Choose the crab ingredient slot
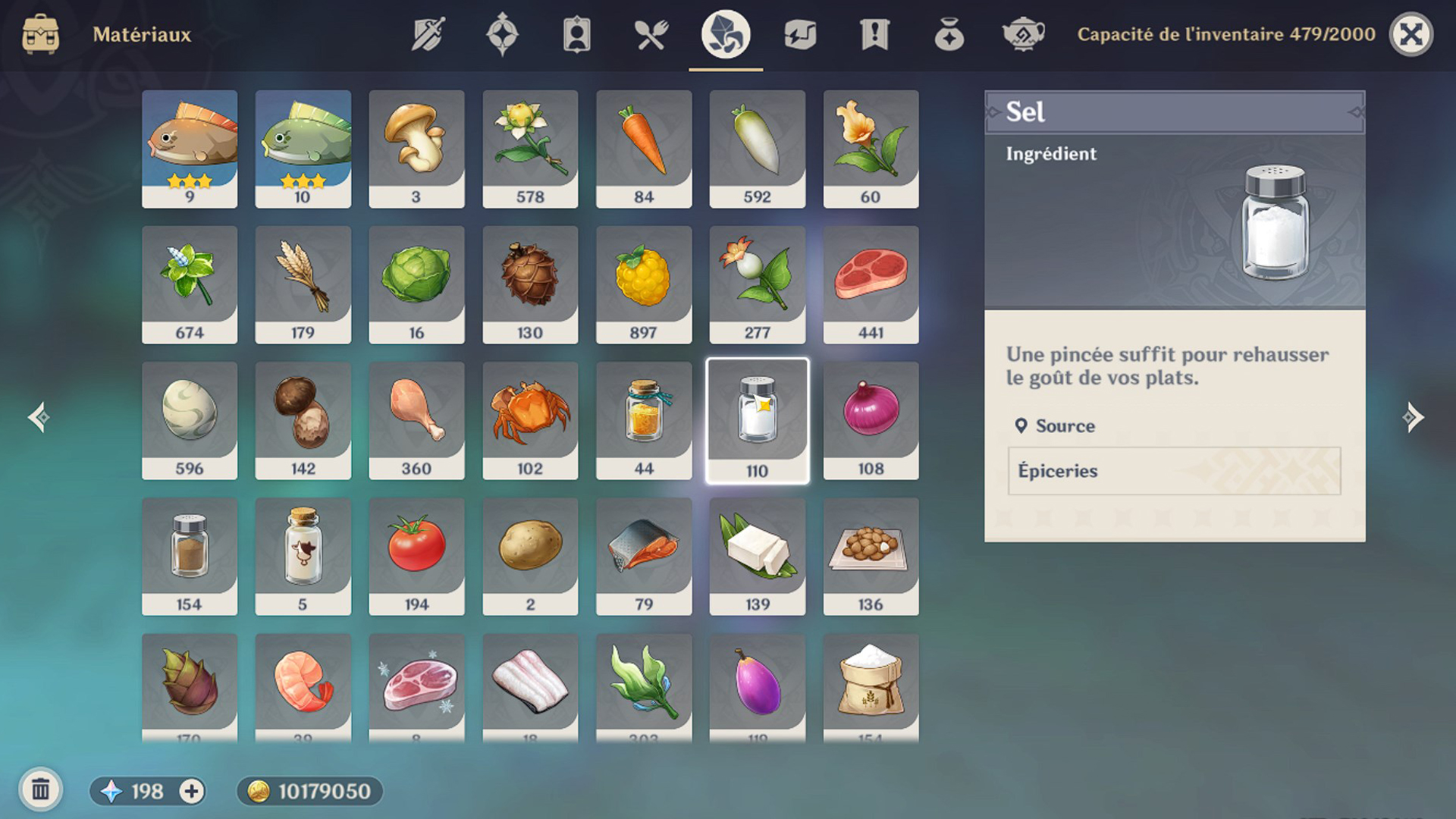 pos(530,420)
